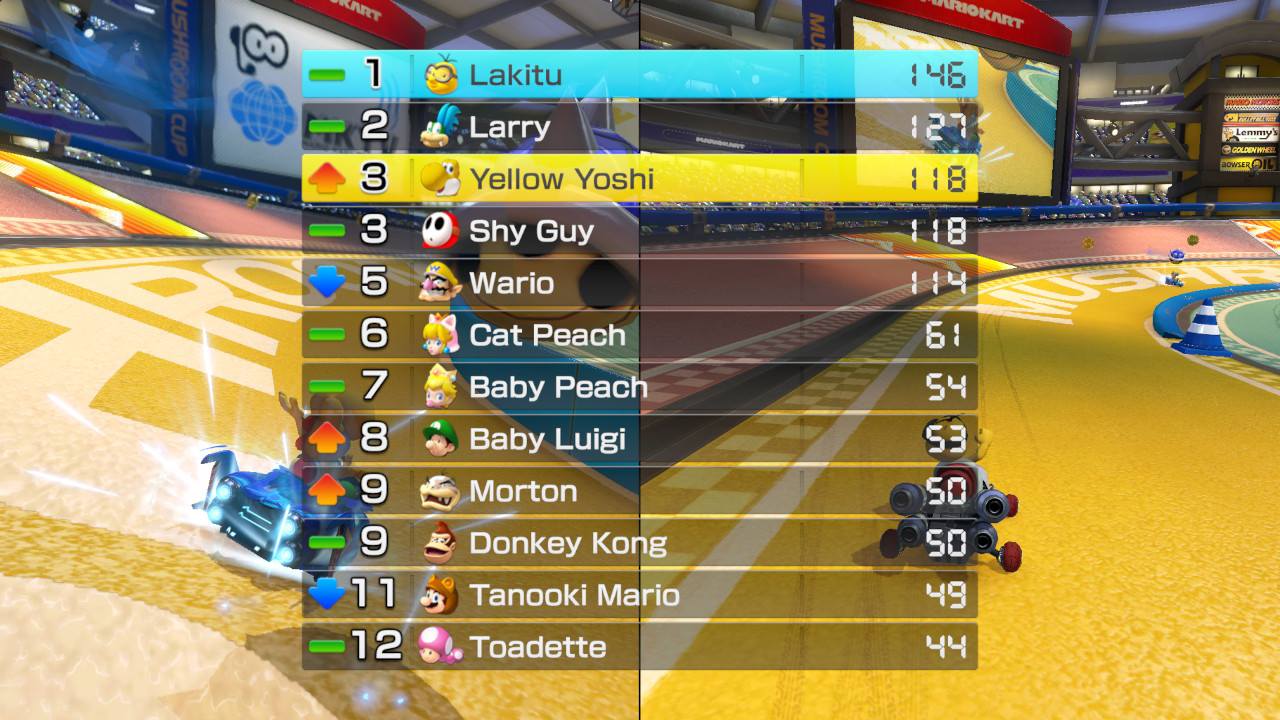1280x720 pixels.
Task: Select the Cat Peach standings row
Action: click(640, 335)
